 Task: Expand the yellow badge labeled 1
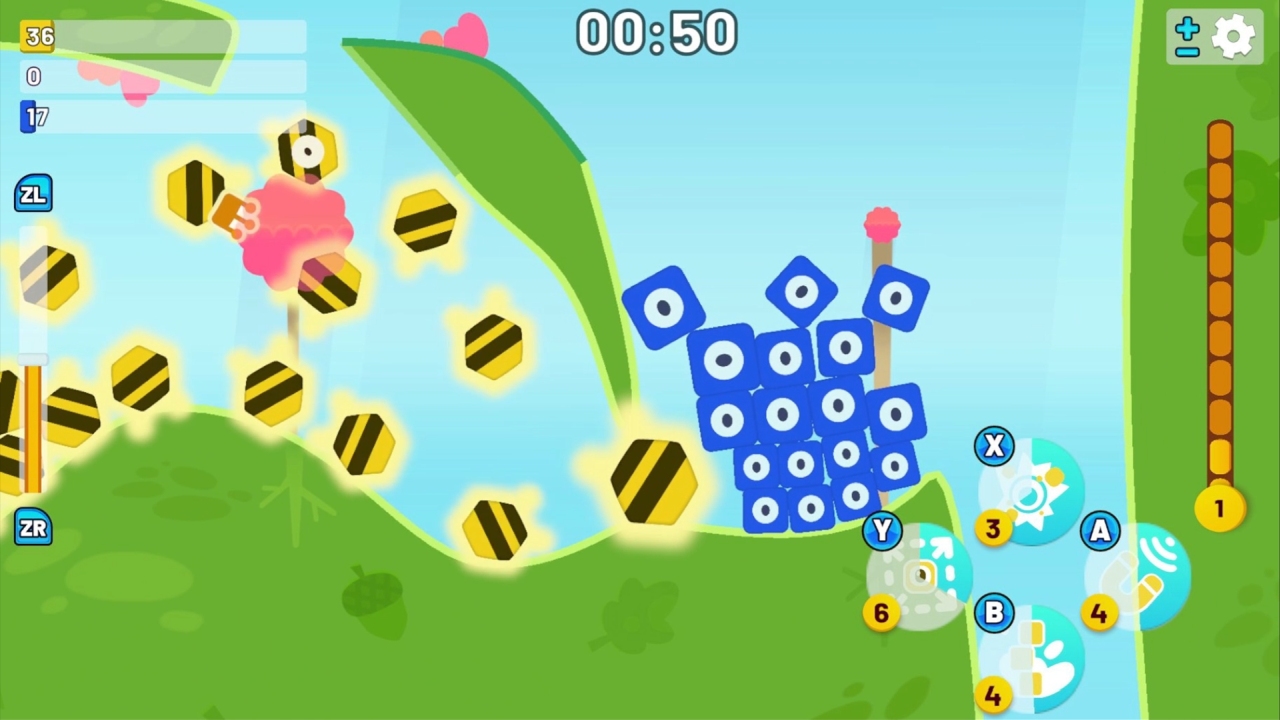(1219, 508)
